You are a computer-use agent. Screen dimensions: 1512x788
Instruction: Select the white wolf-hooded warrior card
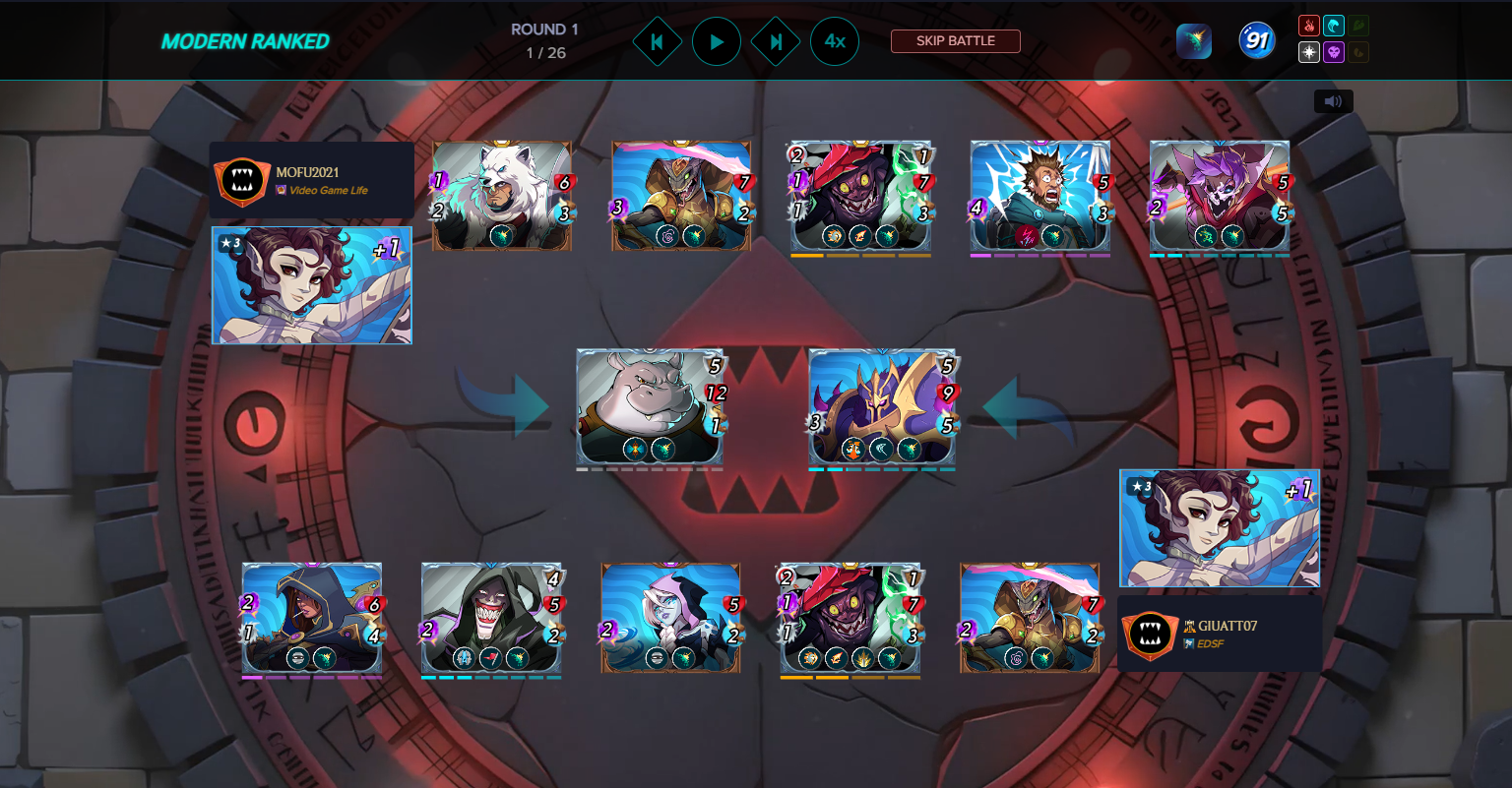[502, 195]
